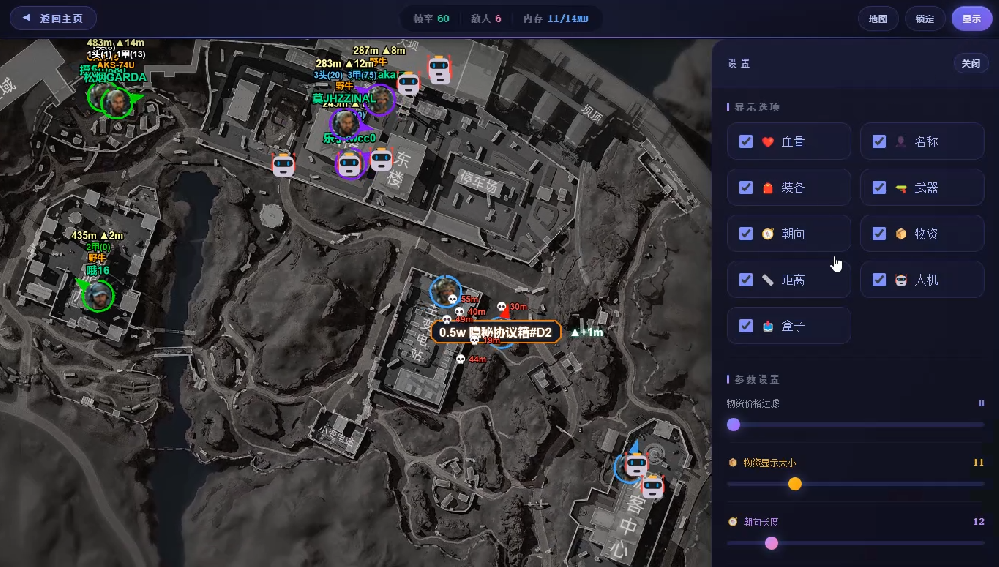Toggle the purple 显示 display button

(x=971, y=18)
